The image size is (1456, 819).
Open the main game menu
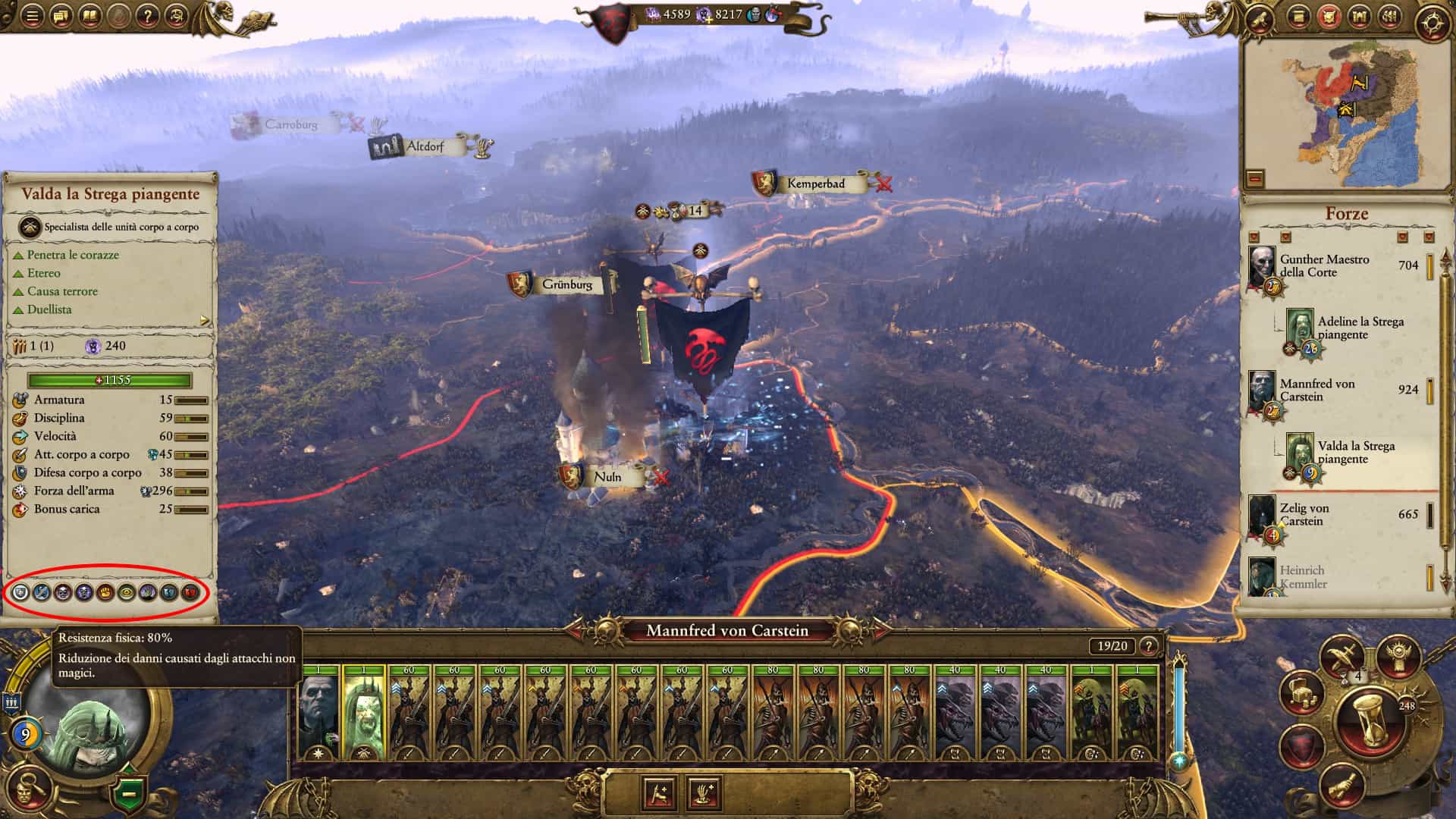(32, 15)
